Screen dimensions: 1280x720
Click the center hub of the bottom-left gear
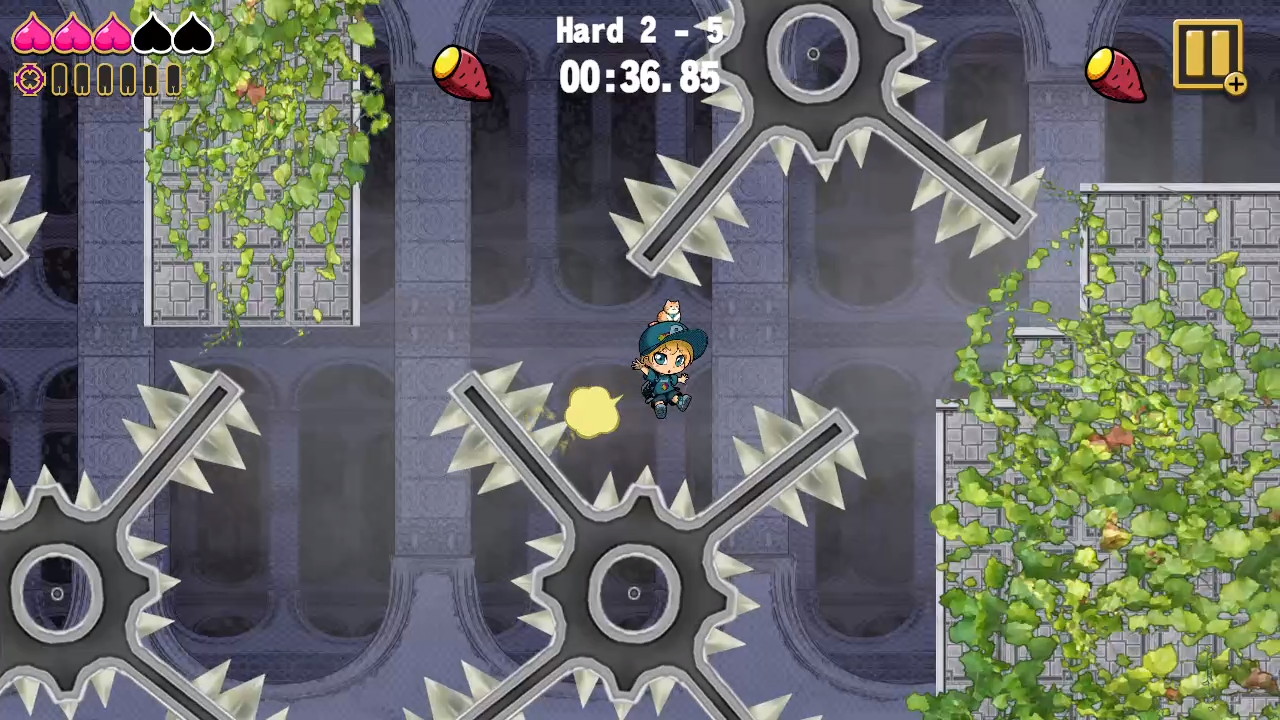point(57,594)
